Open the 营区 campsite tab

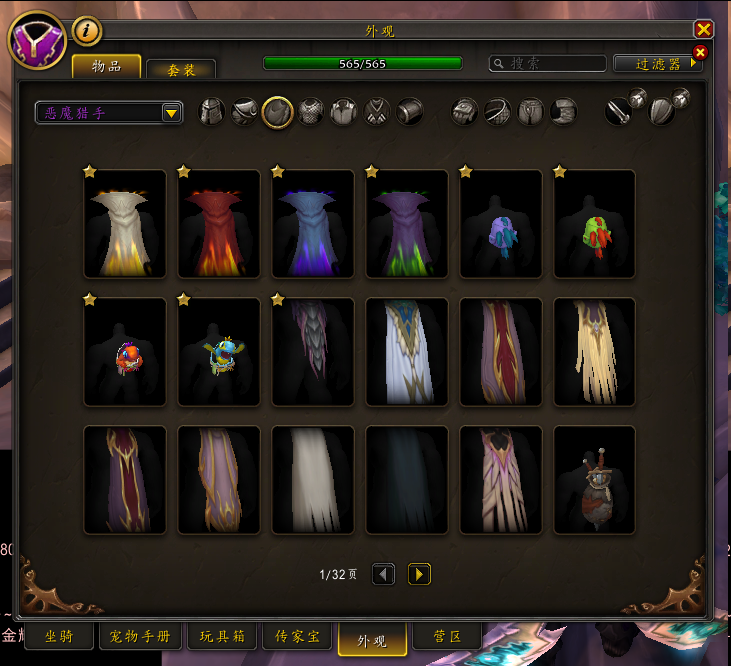(x=447, y=635)
